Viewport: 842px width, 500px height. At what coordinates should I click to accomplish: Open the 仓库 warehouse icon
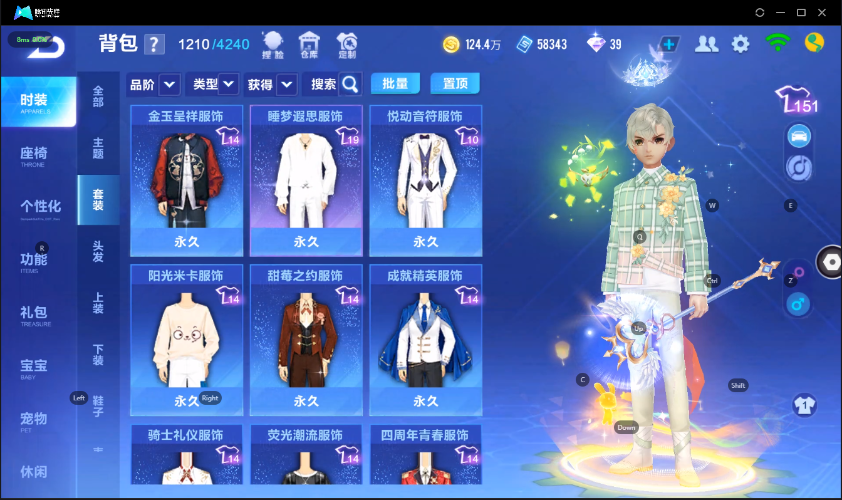(x=310, y=44)
